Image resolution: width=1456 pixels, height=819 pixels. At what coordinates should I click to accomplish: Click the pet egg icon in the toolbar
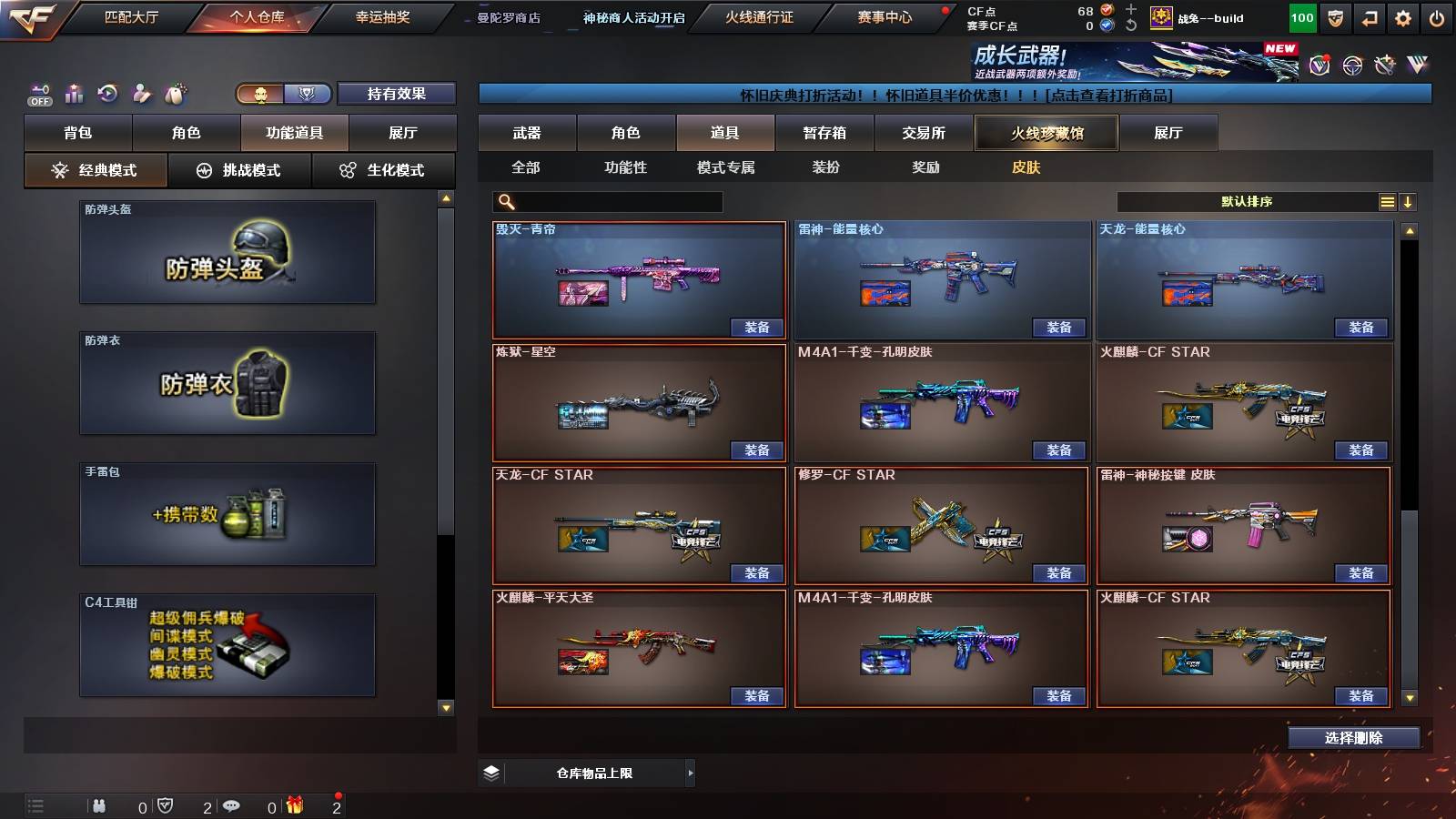coord(176,93)
